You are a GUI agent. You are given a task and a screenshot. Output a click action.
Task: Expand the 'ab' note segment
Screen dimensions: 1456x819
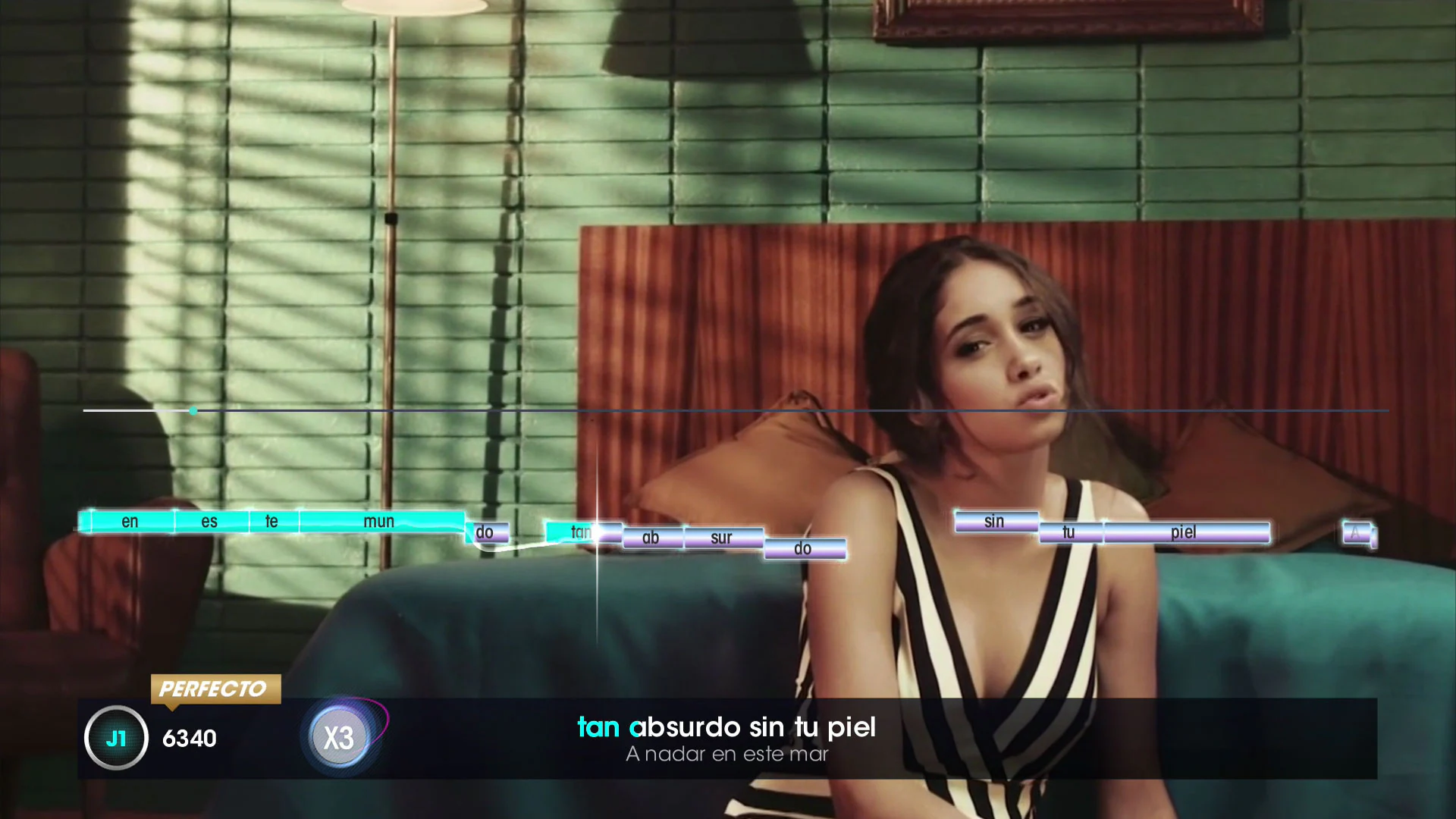[x=650, y=538]
